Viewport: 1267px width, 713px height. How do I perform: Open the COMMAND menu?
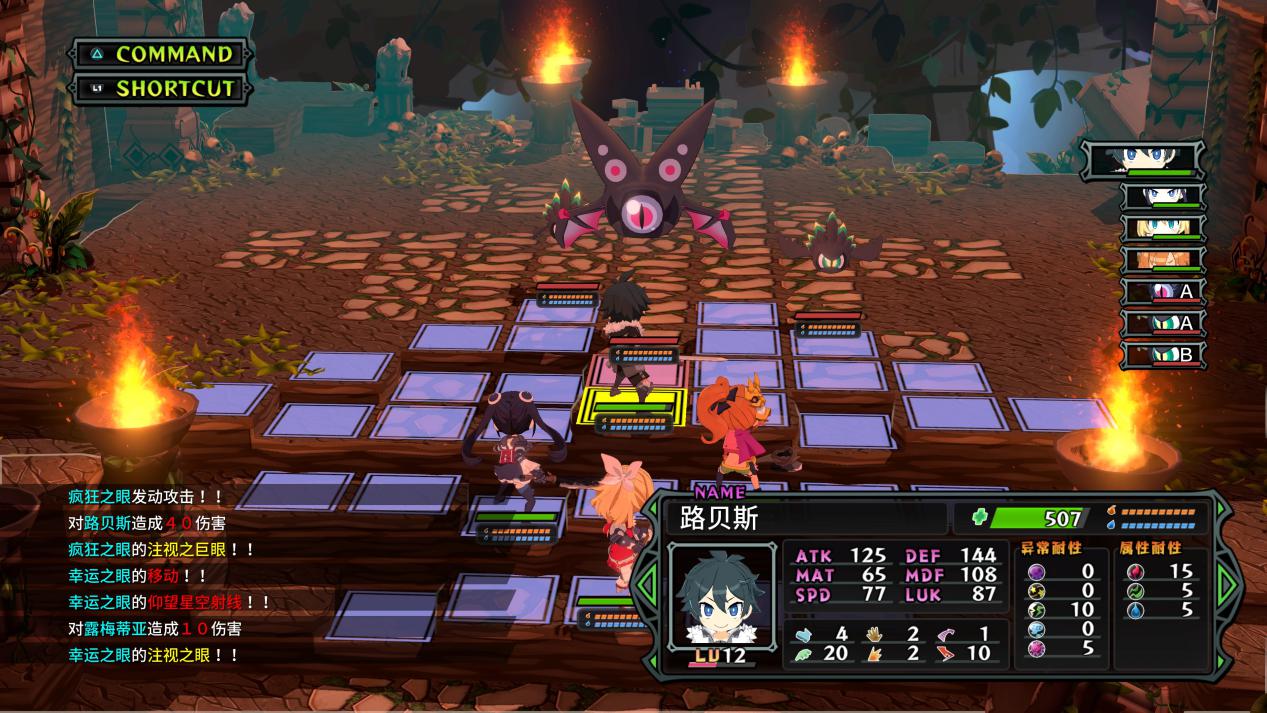tap(160, 54)
